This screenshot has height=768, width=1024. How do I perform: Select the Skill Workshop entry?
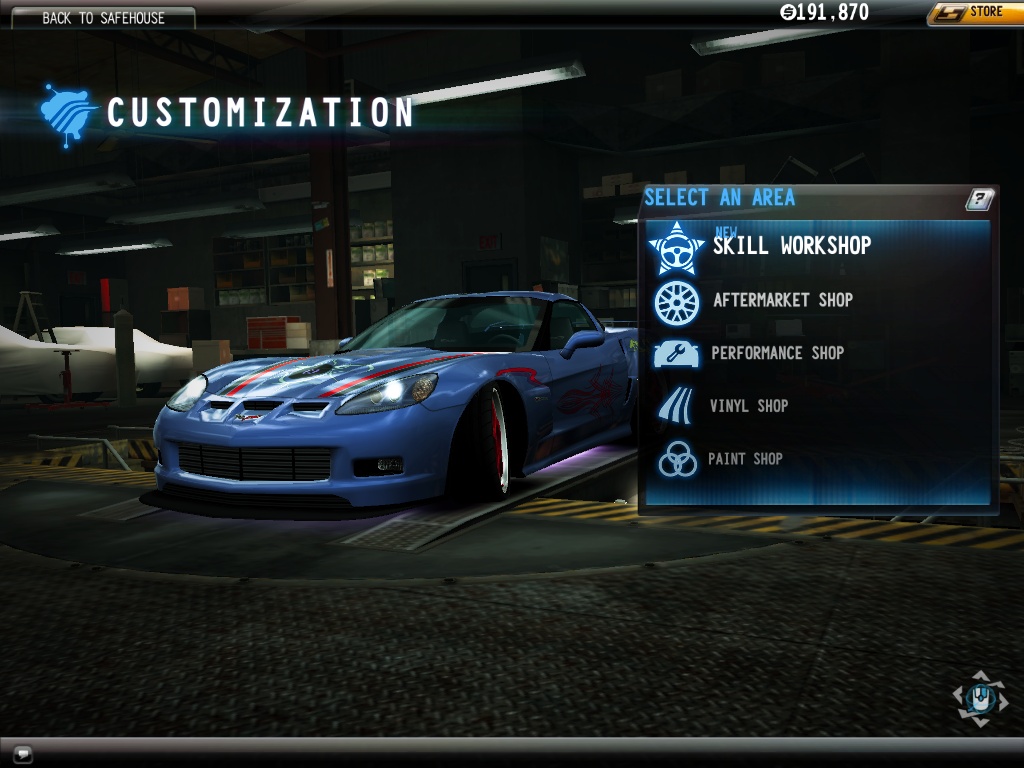(x=790, y=246)
